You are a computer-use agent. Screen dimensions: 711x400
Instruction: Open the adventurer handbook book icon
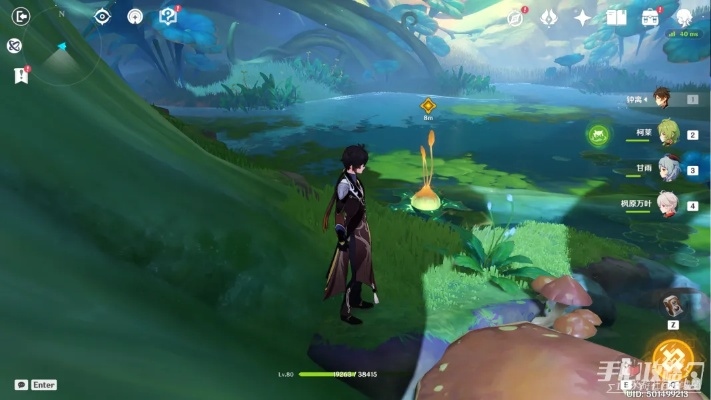point(616,17)
